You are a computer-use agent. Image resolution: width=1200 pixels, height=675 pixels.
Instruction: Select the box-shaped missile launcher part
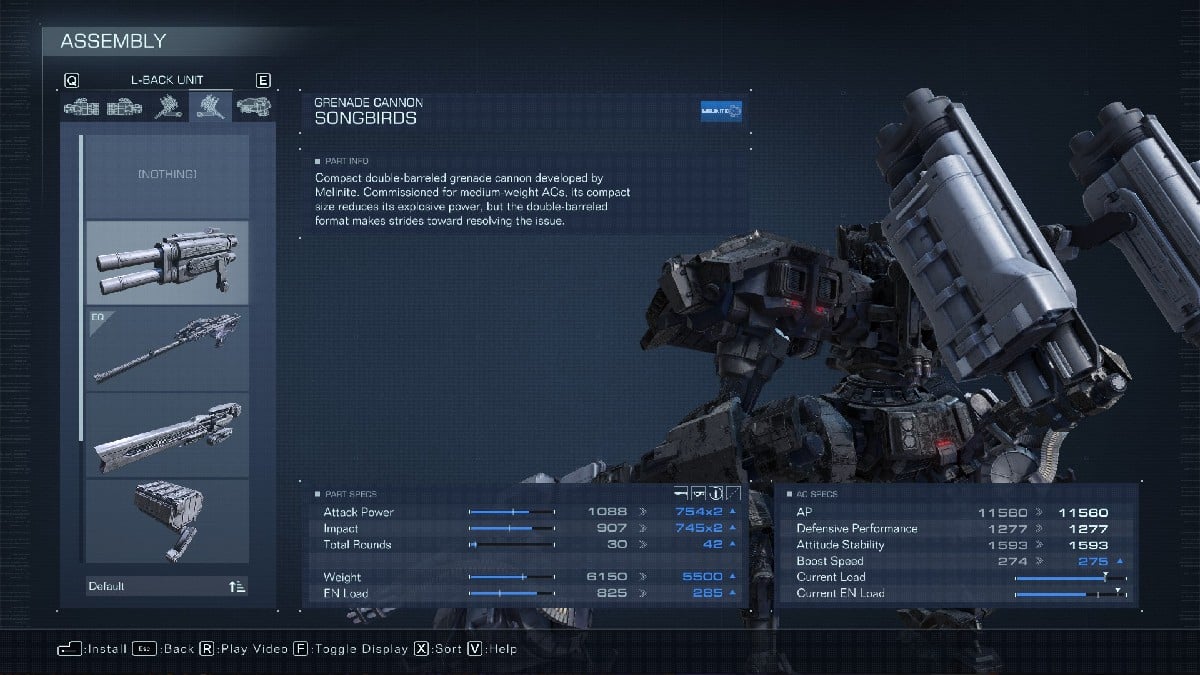(x=167, y=520)
